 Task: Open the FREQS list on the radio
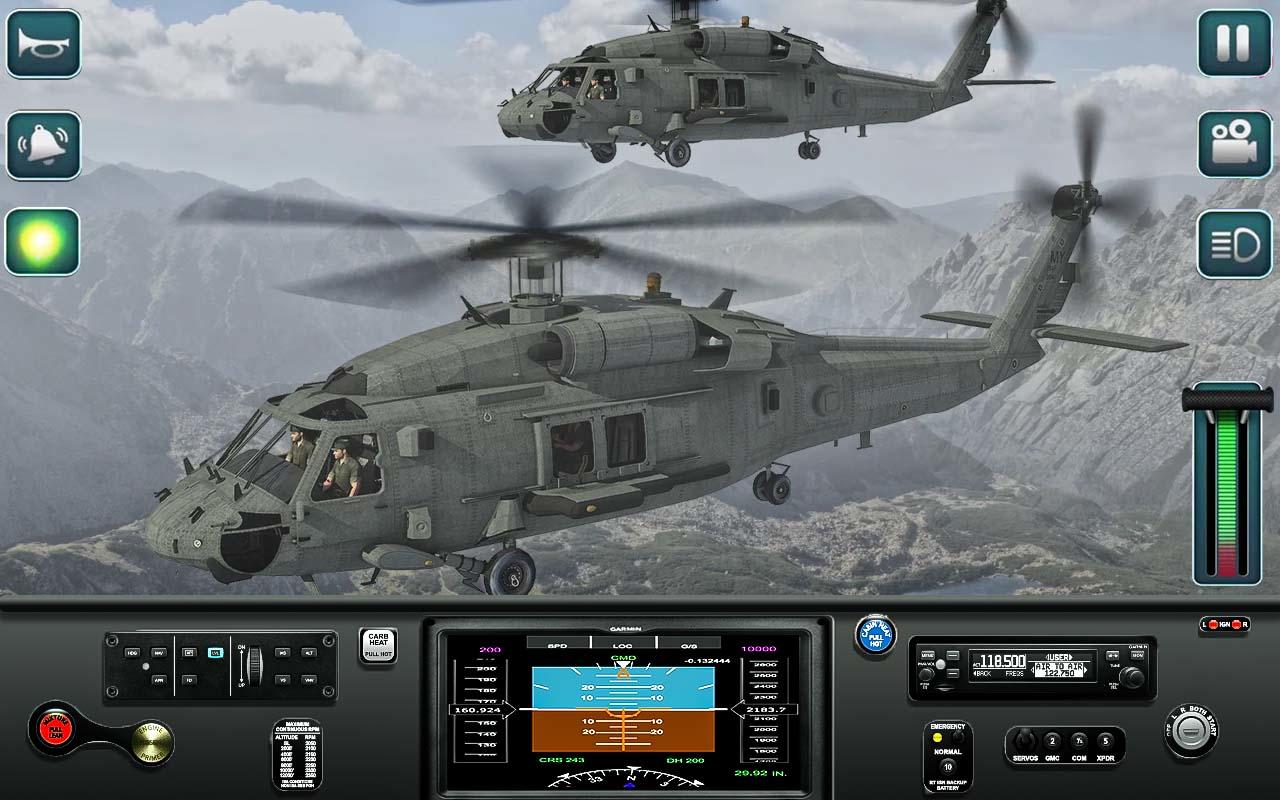(x=1014, y=672)
